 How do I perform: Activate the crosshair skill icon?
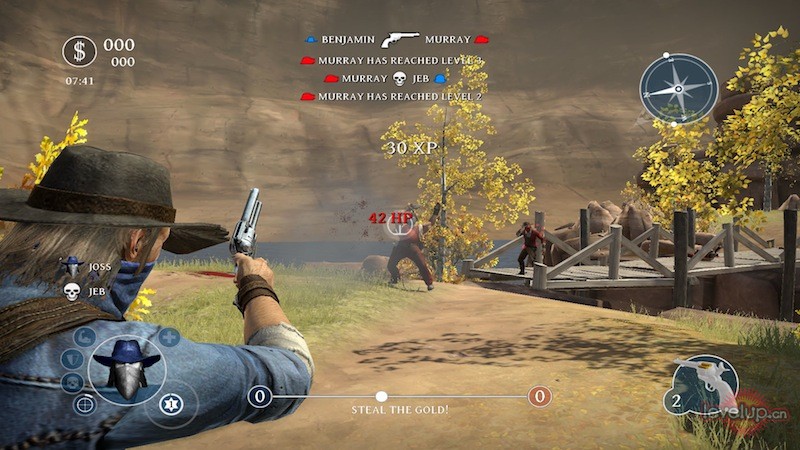pyautogui.click(x=85, y=404)
